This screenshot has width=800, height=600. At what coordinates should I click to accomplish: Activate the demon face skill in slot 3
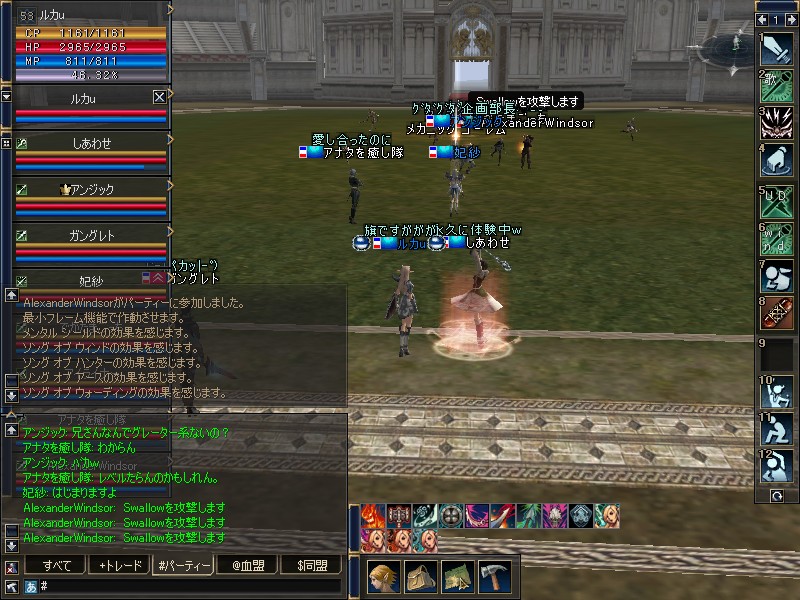[777, 123]
